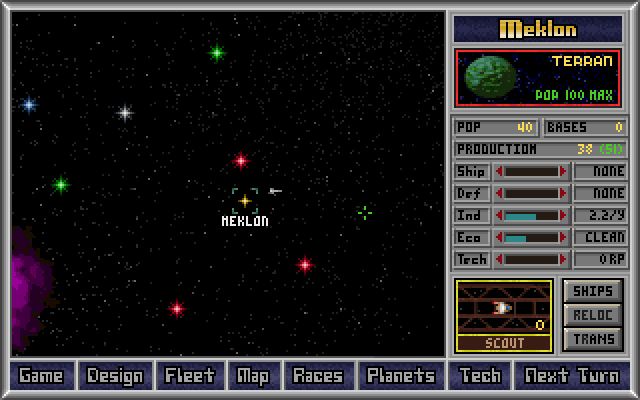Open the Planets list
This screenshot has width=640, height=400.
pyautogui.click(x=400, y=376)
